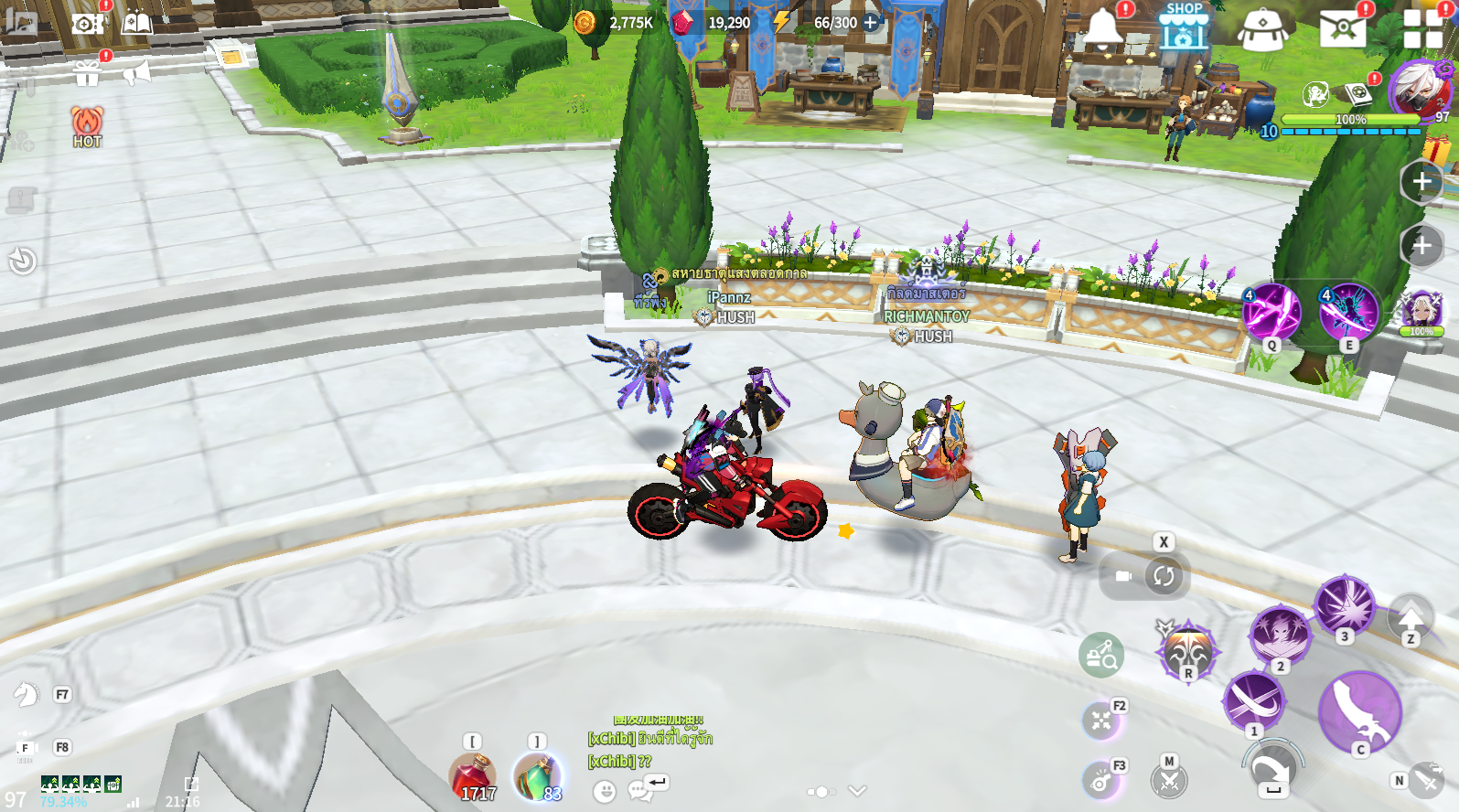Open your character portrait profile
1459x812 pixels.
point(1420,90)
